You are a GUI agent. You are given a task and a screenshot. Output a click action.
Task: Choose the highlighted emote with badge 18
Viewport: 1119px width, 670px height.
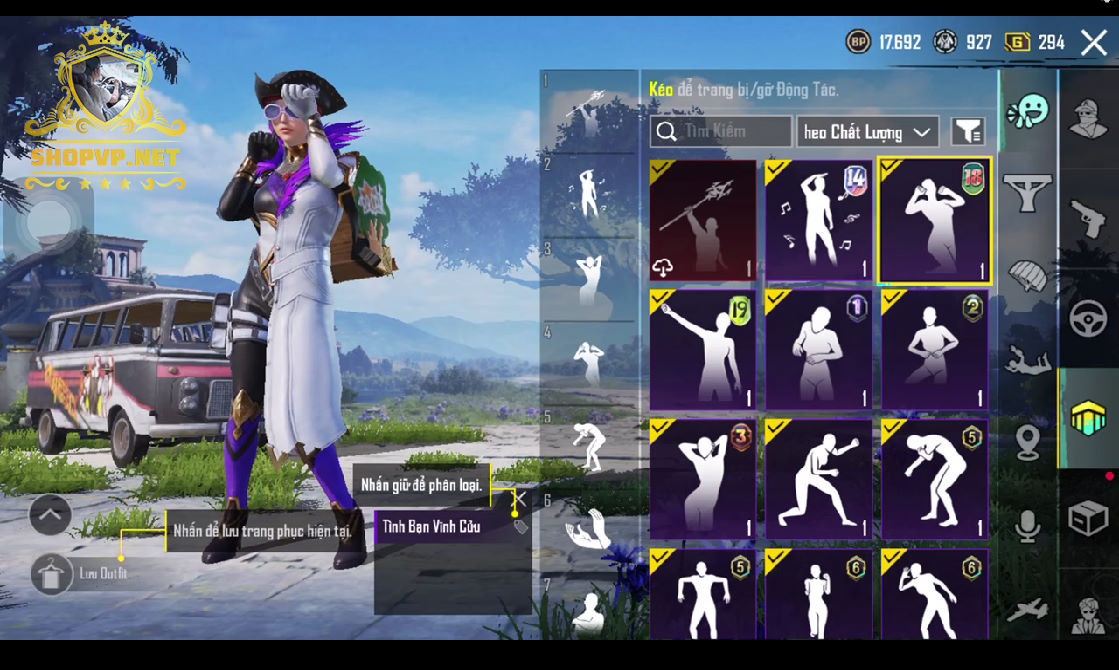[934, 220]
